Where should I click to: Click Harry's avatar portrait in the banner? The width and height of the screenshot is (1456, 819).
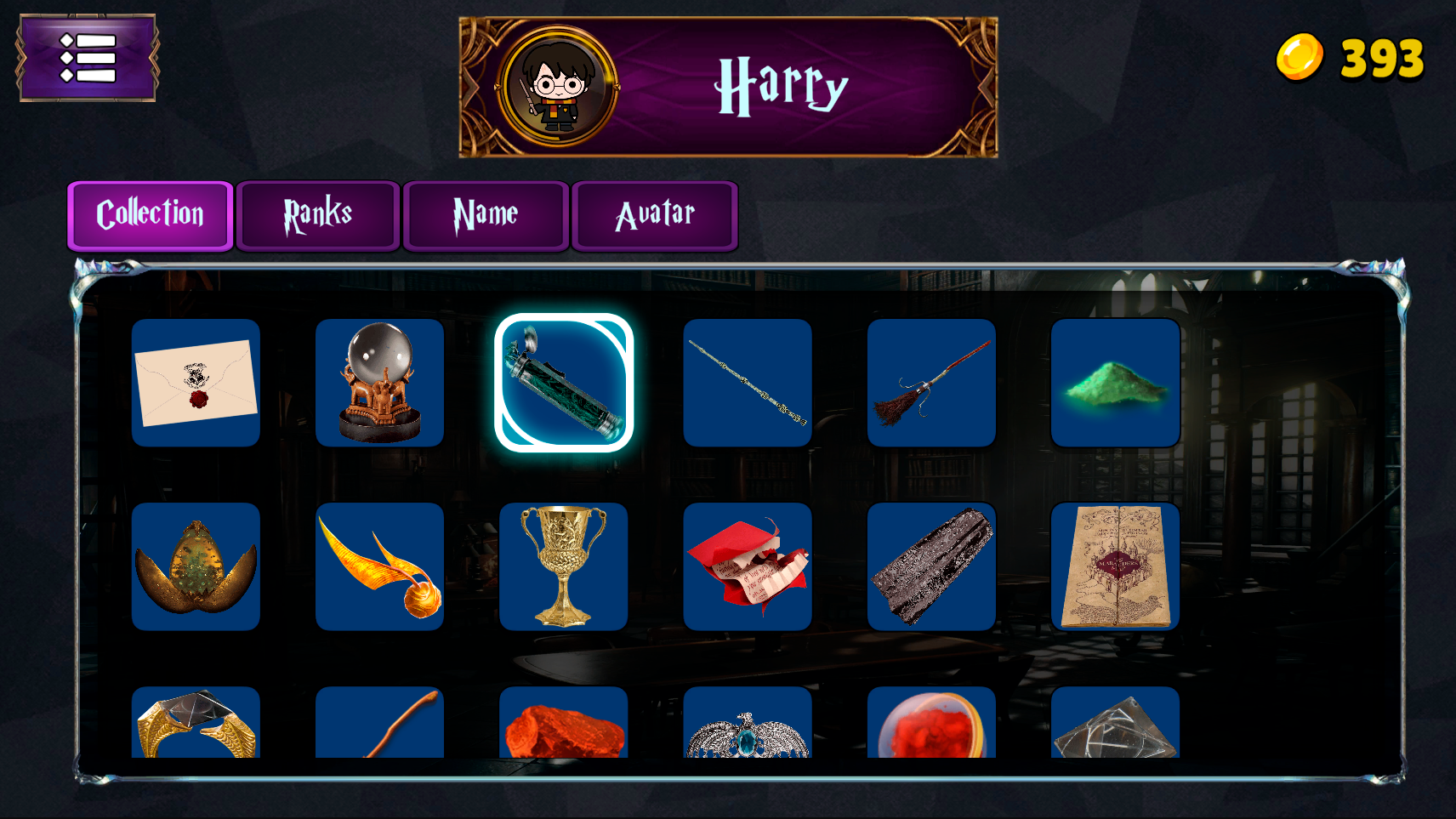tap(553, 83)
